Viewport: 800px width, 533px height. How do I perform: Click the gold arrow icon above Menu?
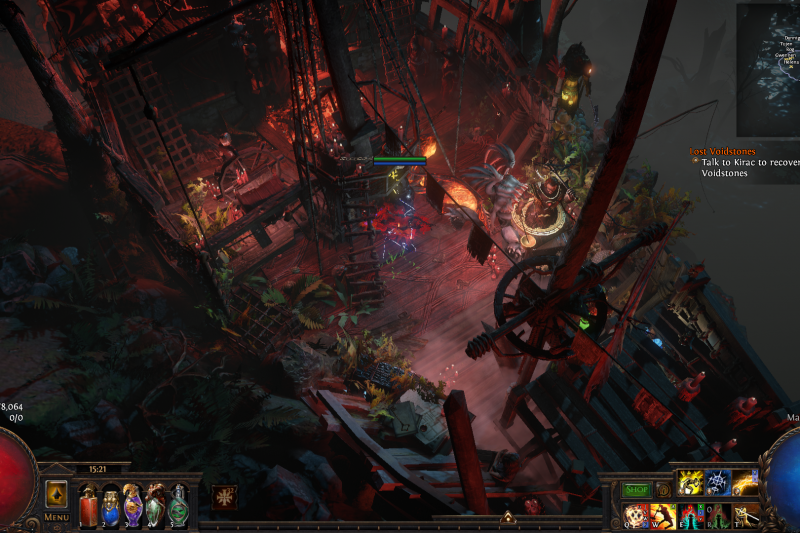57,494
